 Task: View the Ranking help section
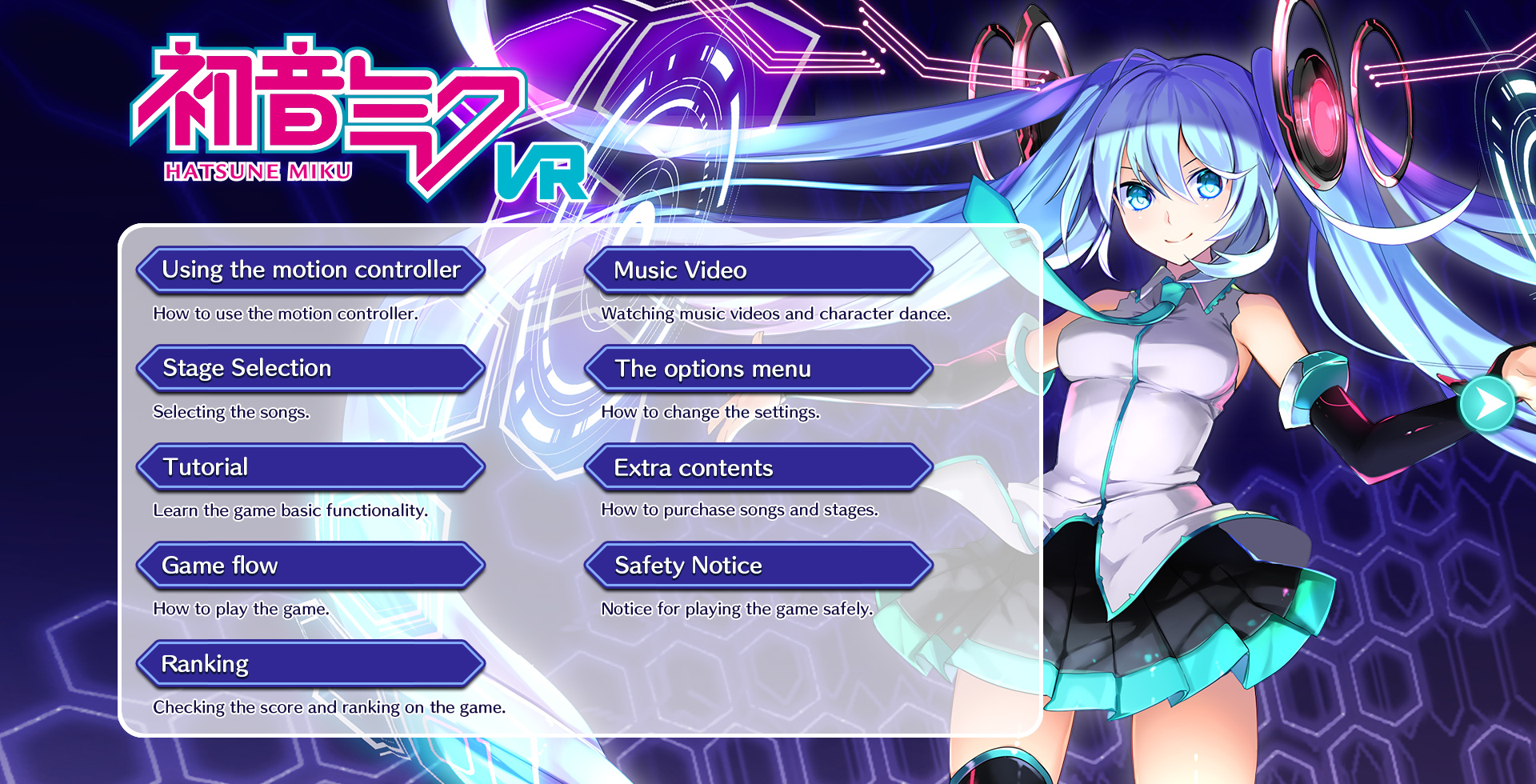click(310, 664)
